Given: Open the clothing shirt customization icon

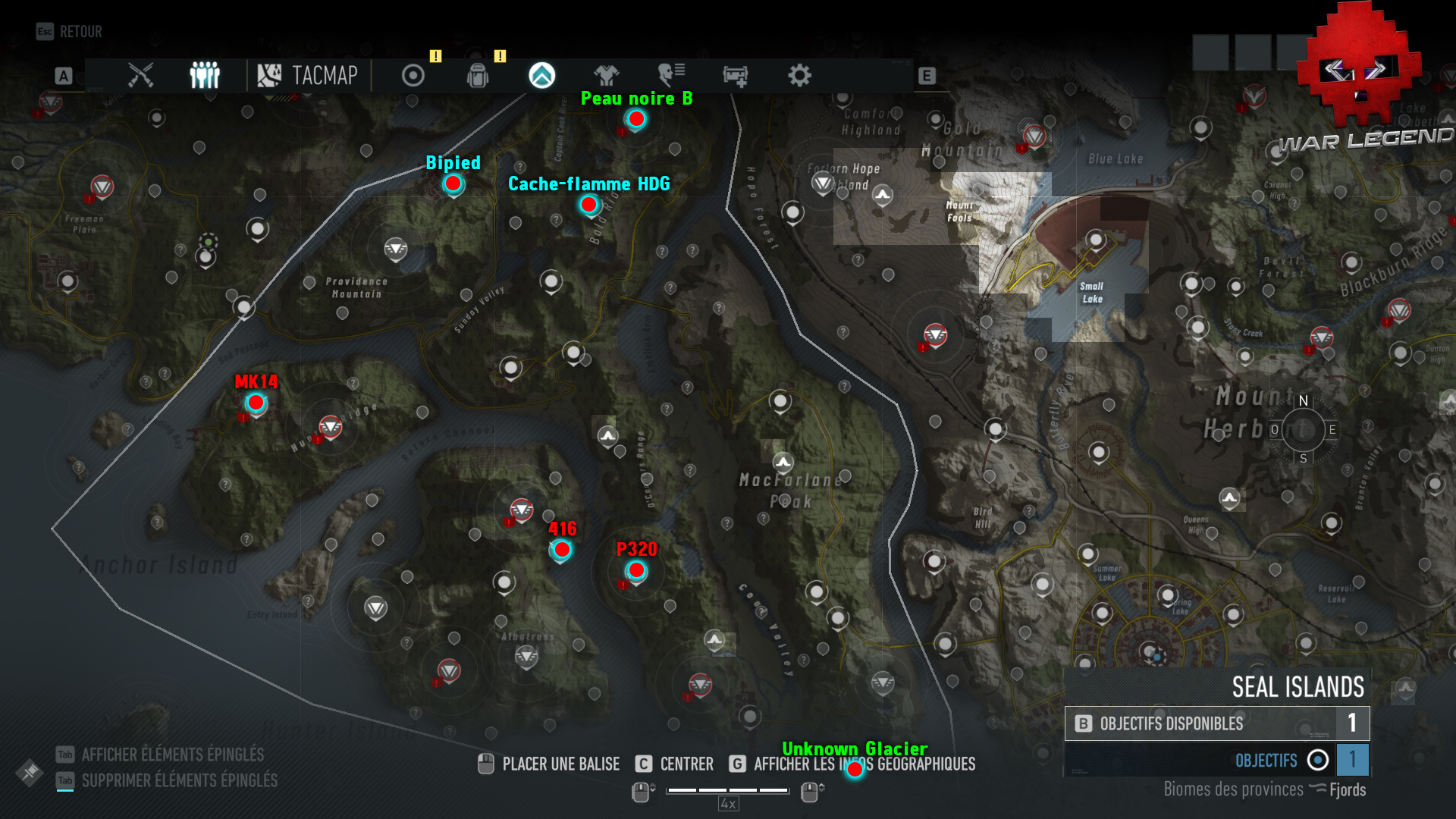Looking at the screenshot, I should 607,75.
